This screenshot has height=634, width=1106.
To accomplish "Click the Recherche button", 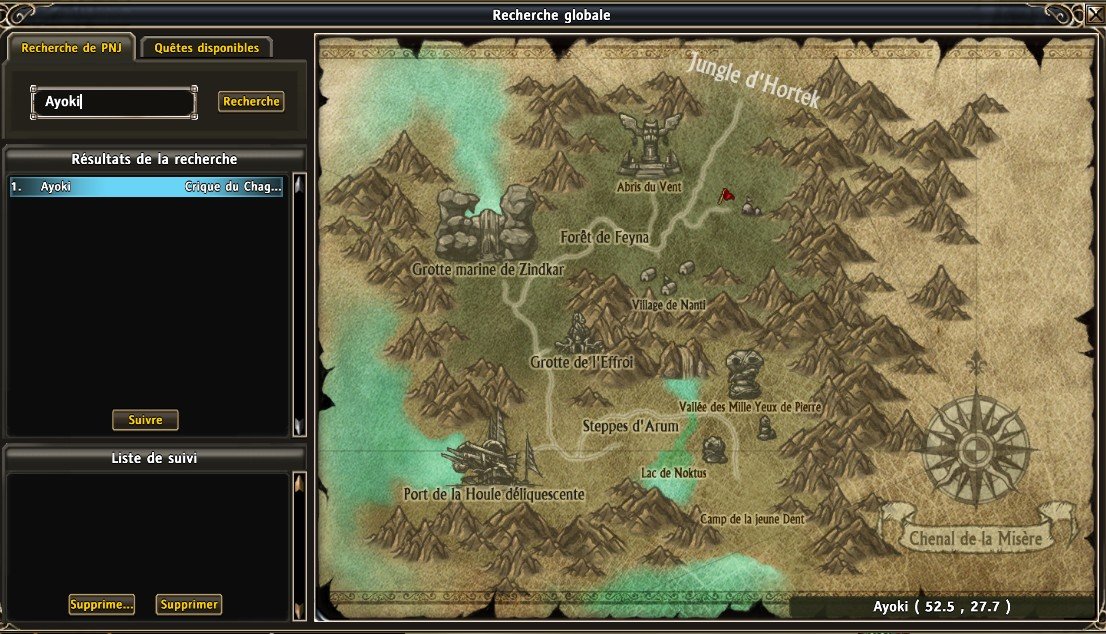I will pyautogui.click(x=251, y=102).
